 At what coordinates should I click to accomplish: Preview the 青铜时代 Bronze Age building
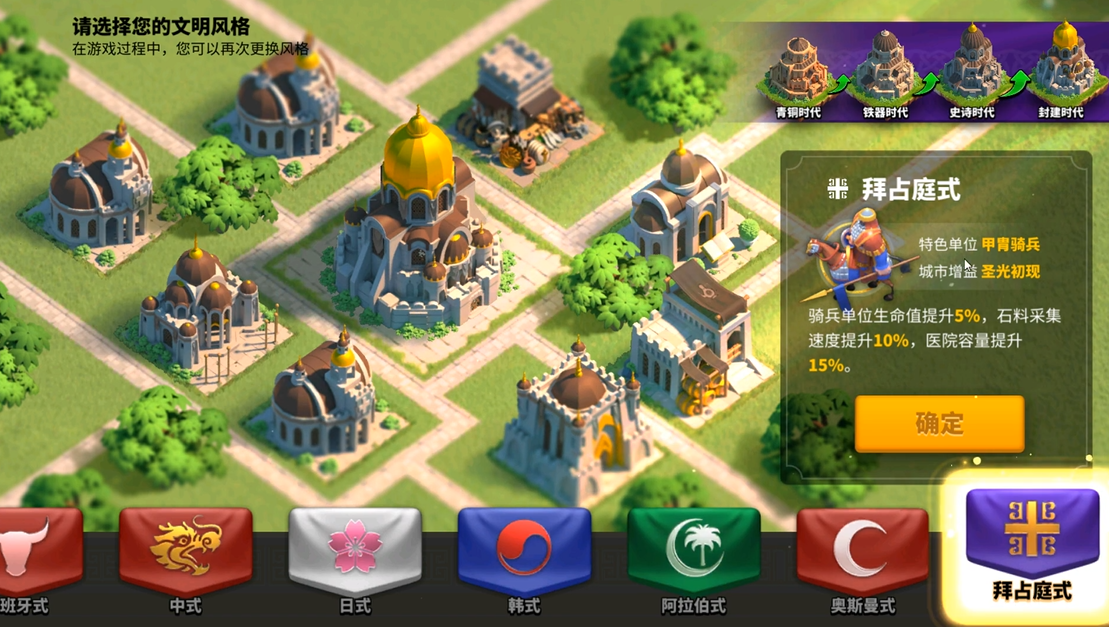[798, 70]
